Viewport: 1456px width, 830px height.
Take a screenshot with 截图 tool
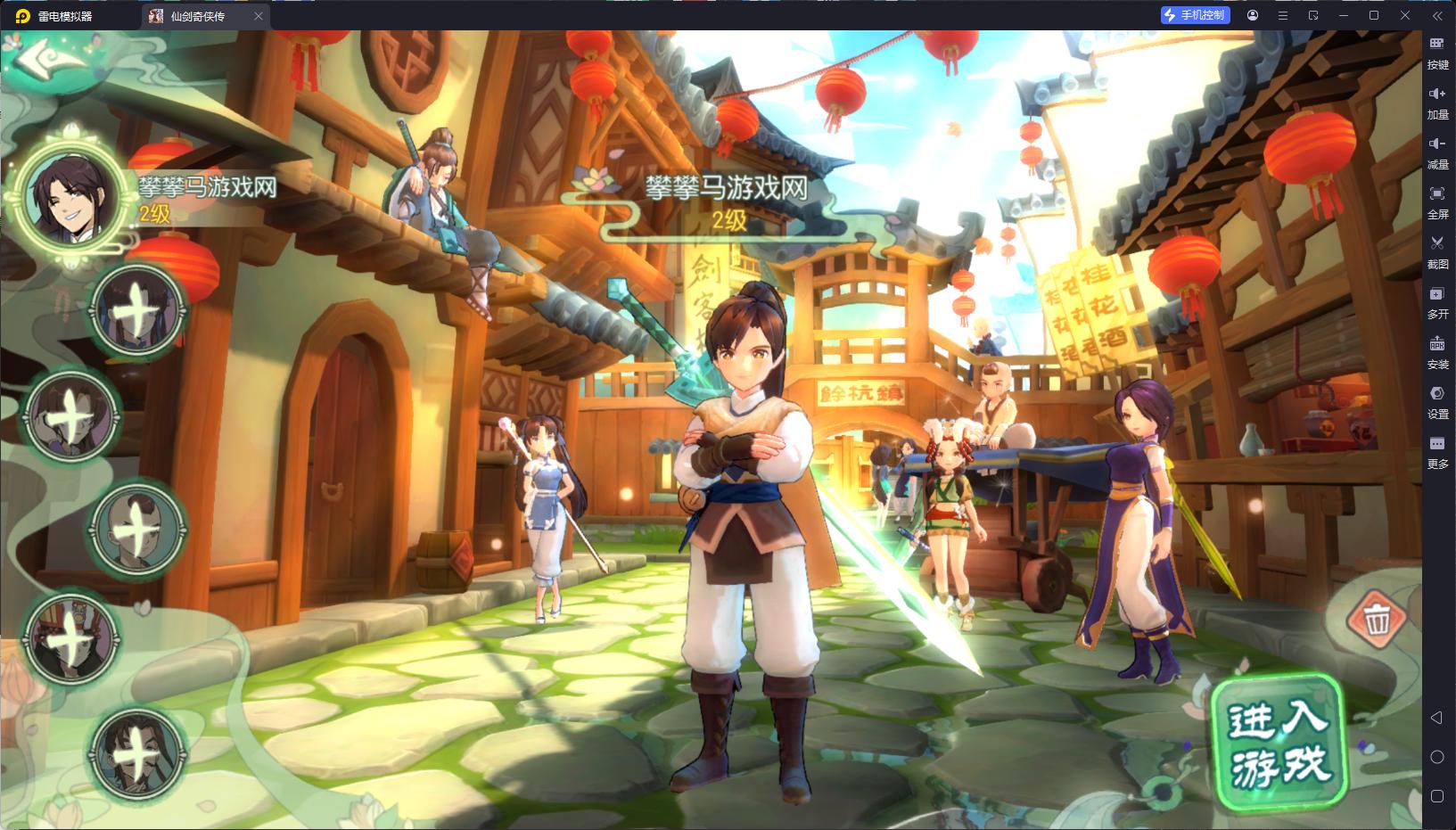coord(1437,251)
